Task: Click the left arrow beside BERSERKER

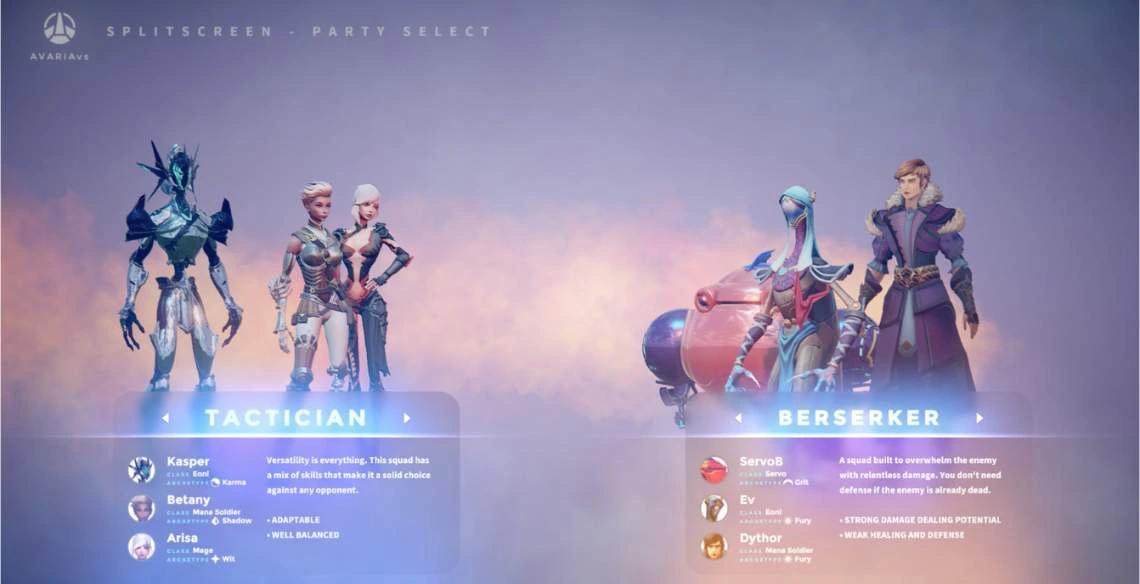Action: point(738,418)
